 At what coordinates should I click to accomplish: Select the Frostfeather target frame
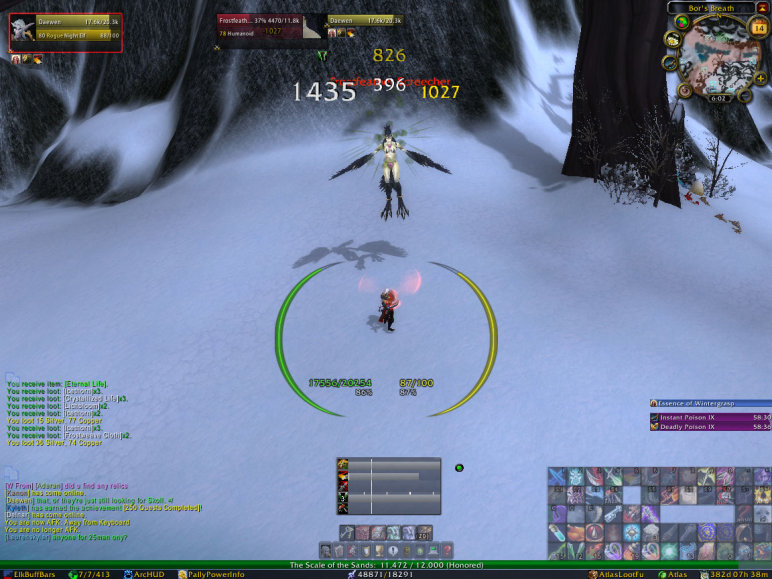point(270,25)
